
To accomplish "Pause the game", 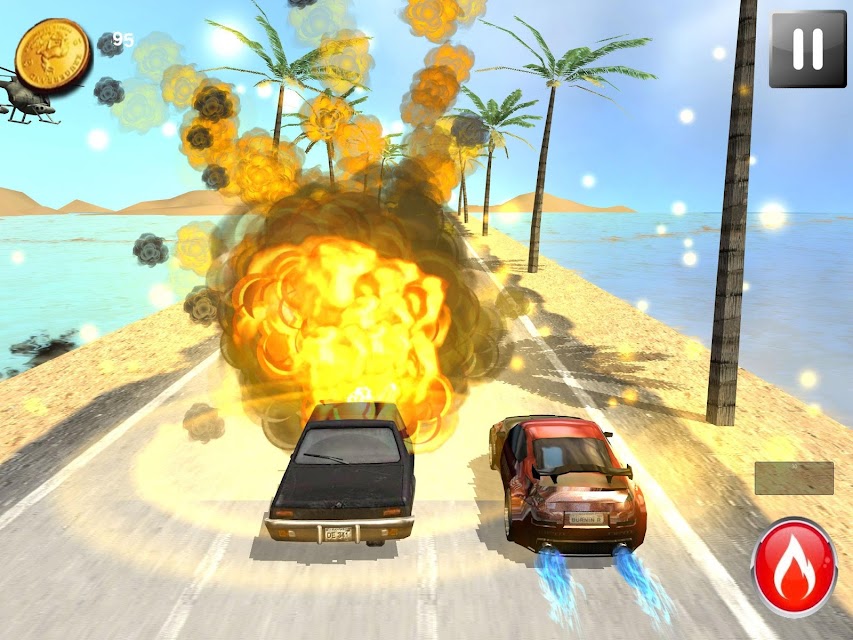I will (x=807, y=49).
